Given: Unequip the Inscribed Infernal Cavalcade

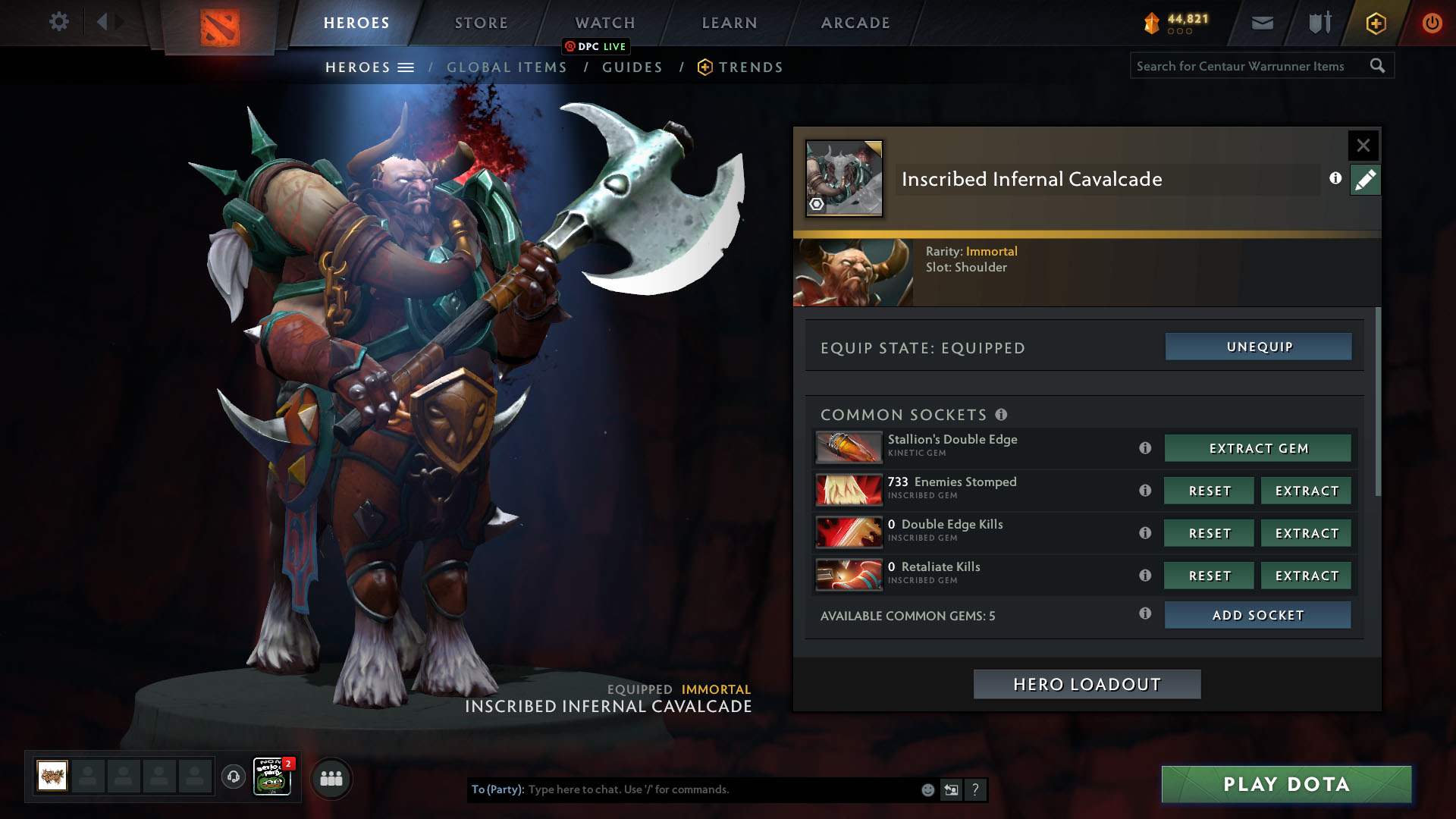Looking at the screenshot, I should pos(1258,347).
